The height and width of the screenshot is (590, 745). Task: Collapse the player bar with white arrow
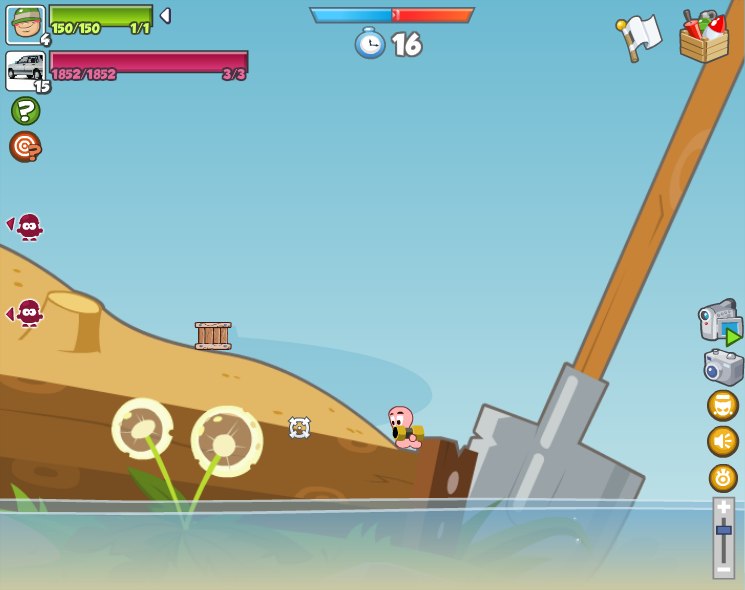165,16
